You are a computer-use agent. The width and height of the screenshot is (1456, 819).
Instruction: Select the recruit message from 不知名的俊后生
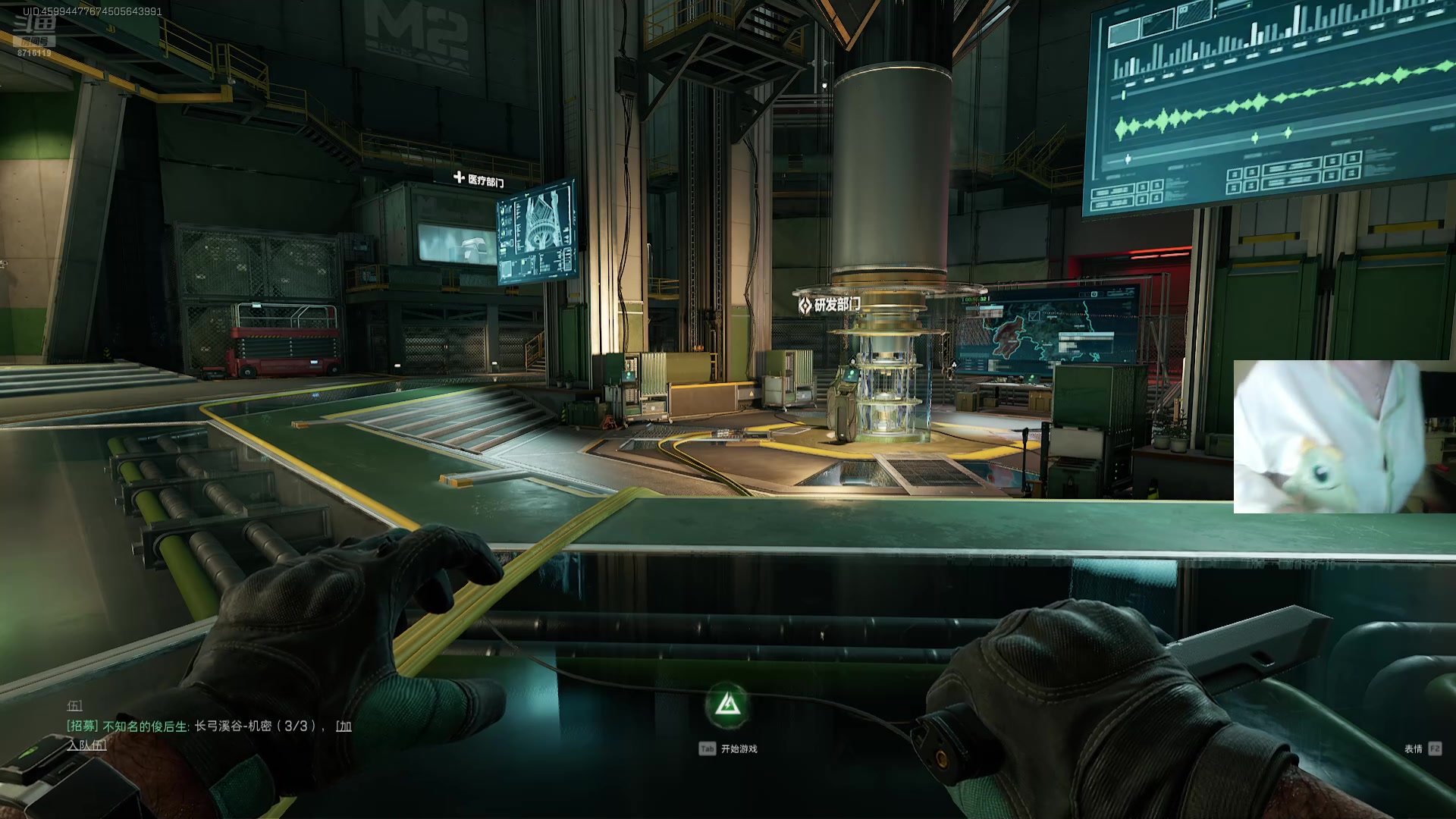pyautogui.click(x=190, y=726)
